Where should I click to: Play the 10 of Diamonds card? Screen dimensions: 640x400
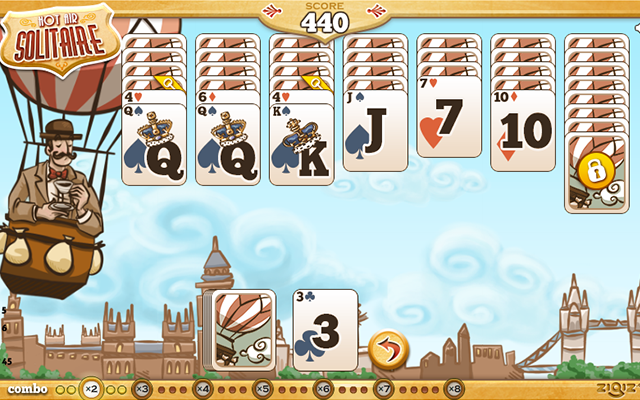523,130
